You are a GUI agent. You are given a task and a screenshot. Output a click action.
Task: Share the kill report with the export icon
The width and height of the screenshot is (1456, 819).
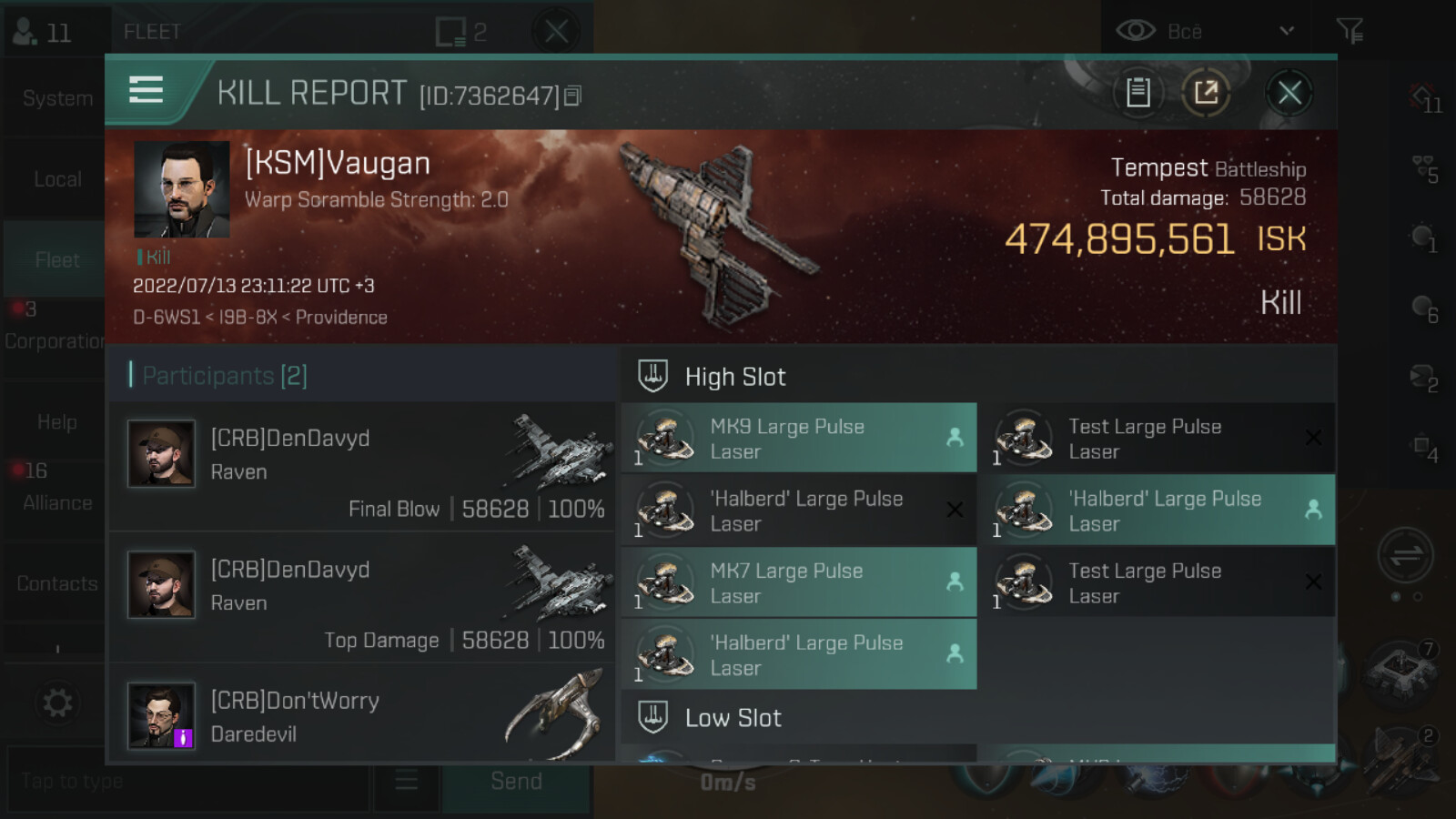tap(1206, 93)
